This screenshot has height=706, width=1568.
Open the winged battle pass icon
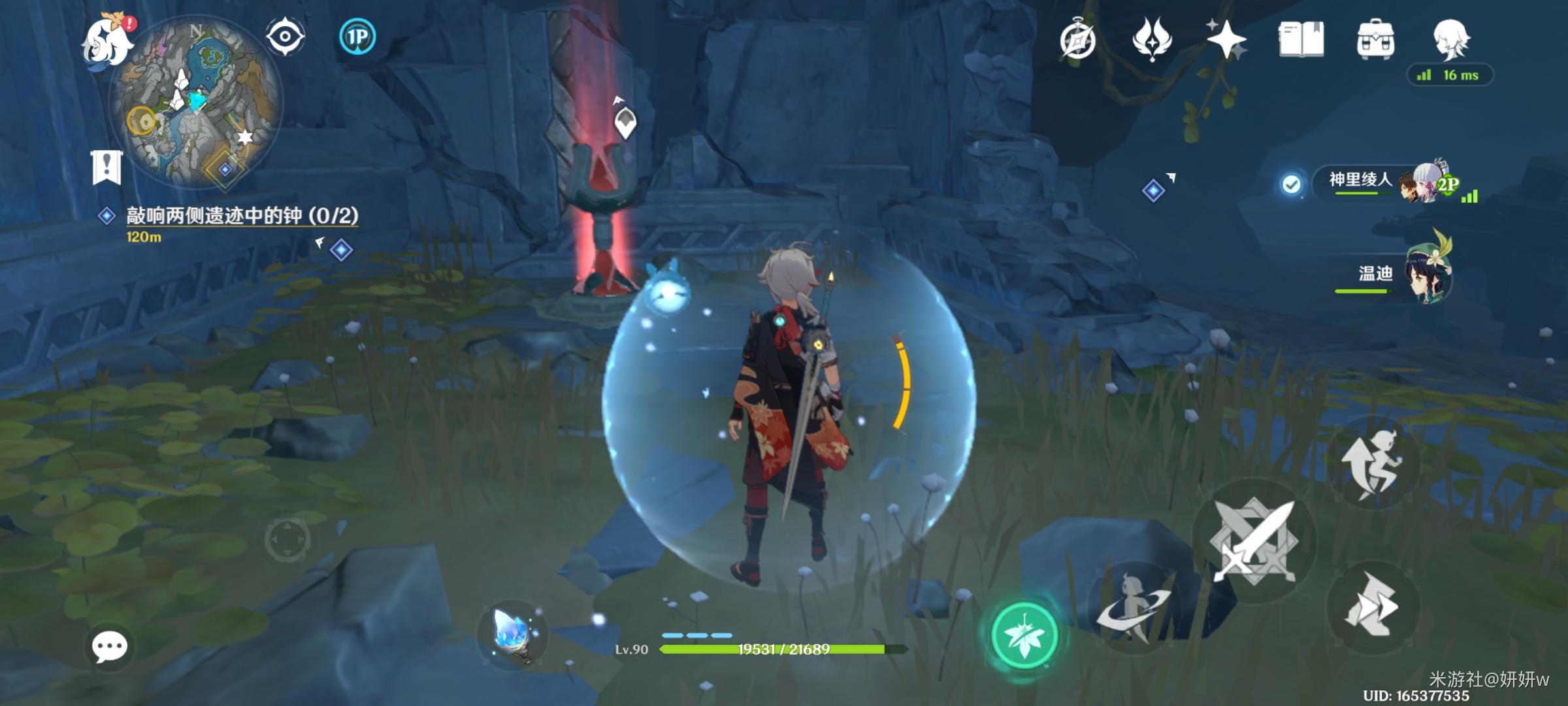tap(1152, 39)
